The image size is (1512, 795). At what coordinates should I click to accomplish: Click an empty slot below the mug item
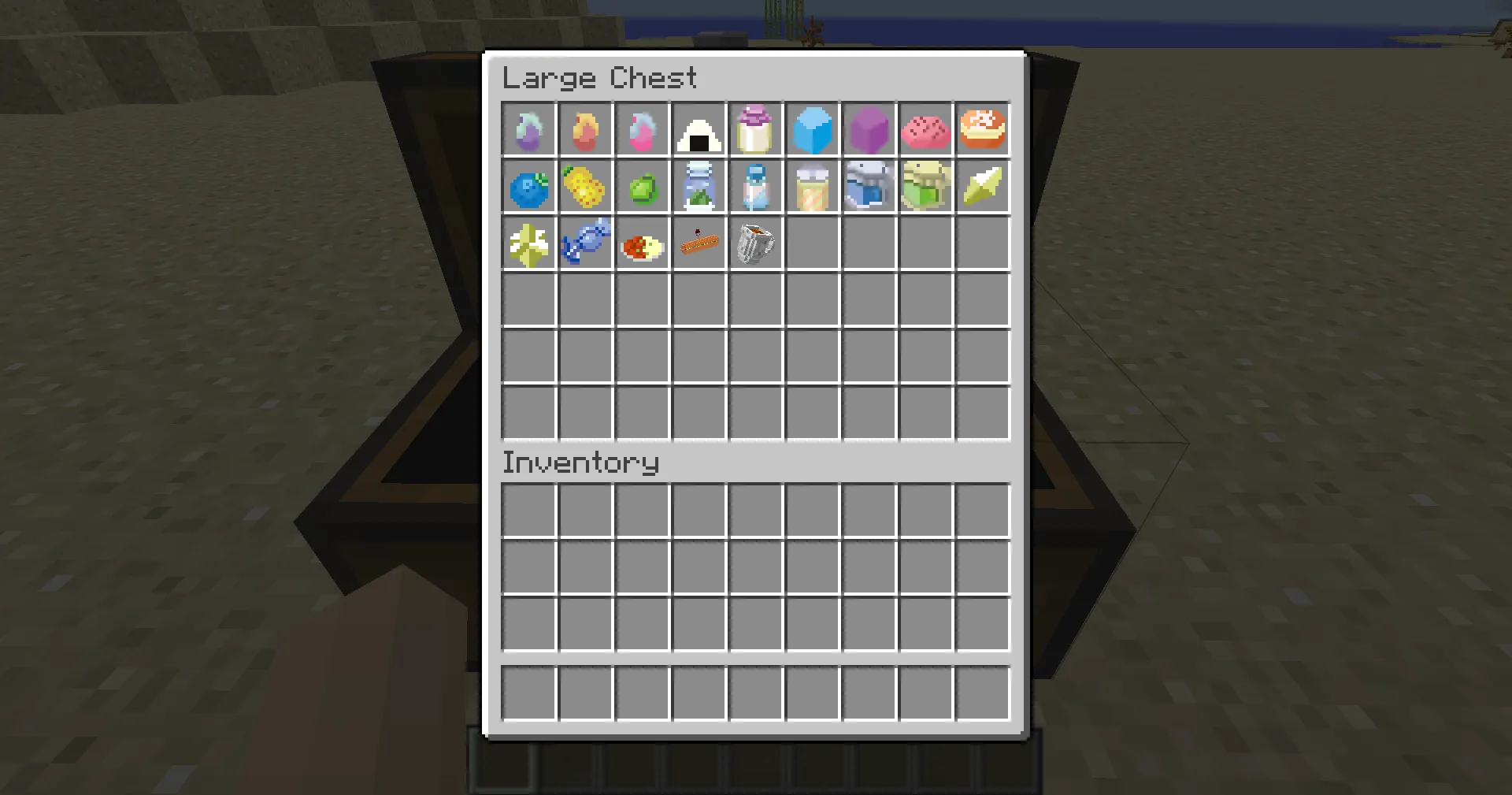click(755, 299)
